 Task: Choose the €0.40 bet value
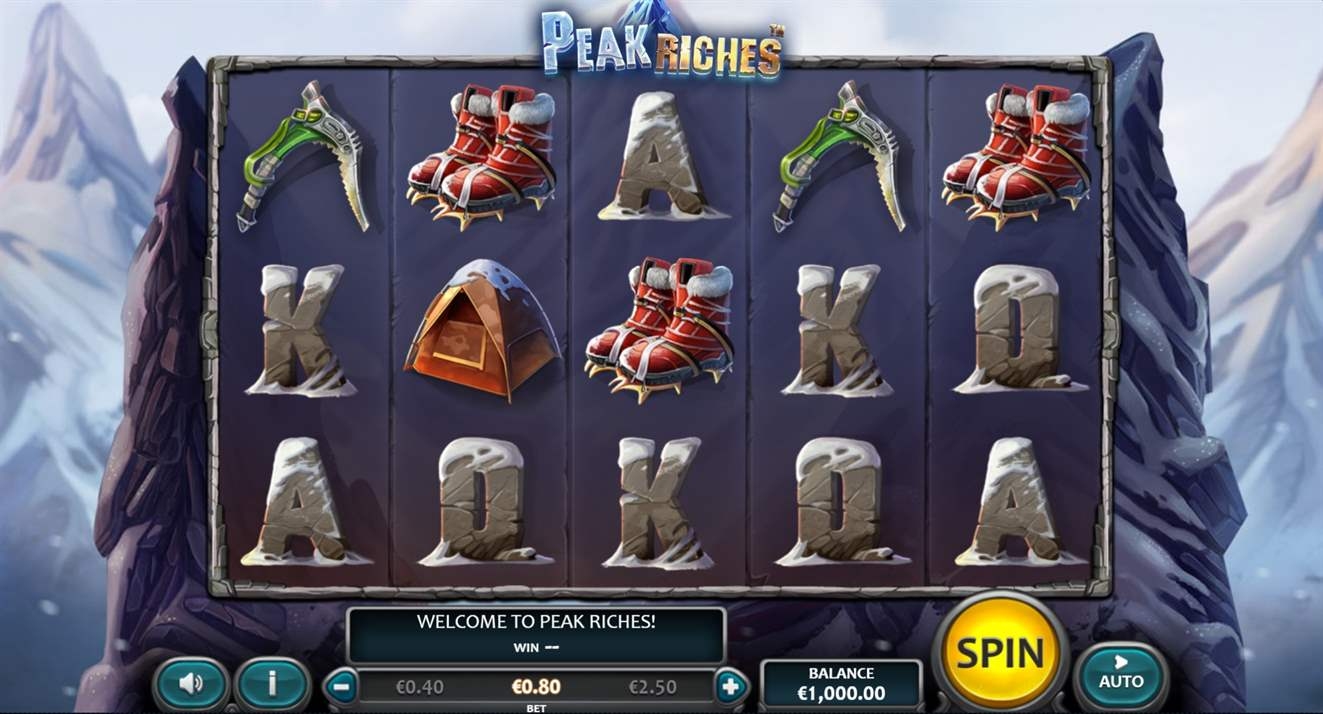coord(420,687)
